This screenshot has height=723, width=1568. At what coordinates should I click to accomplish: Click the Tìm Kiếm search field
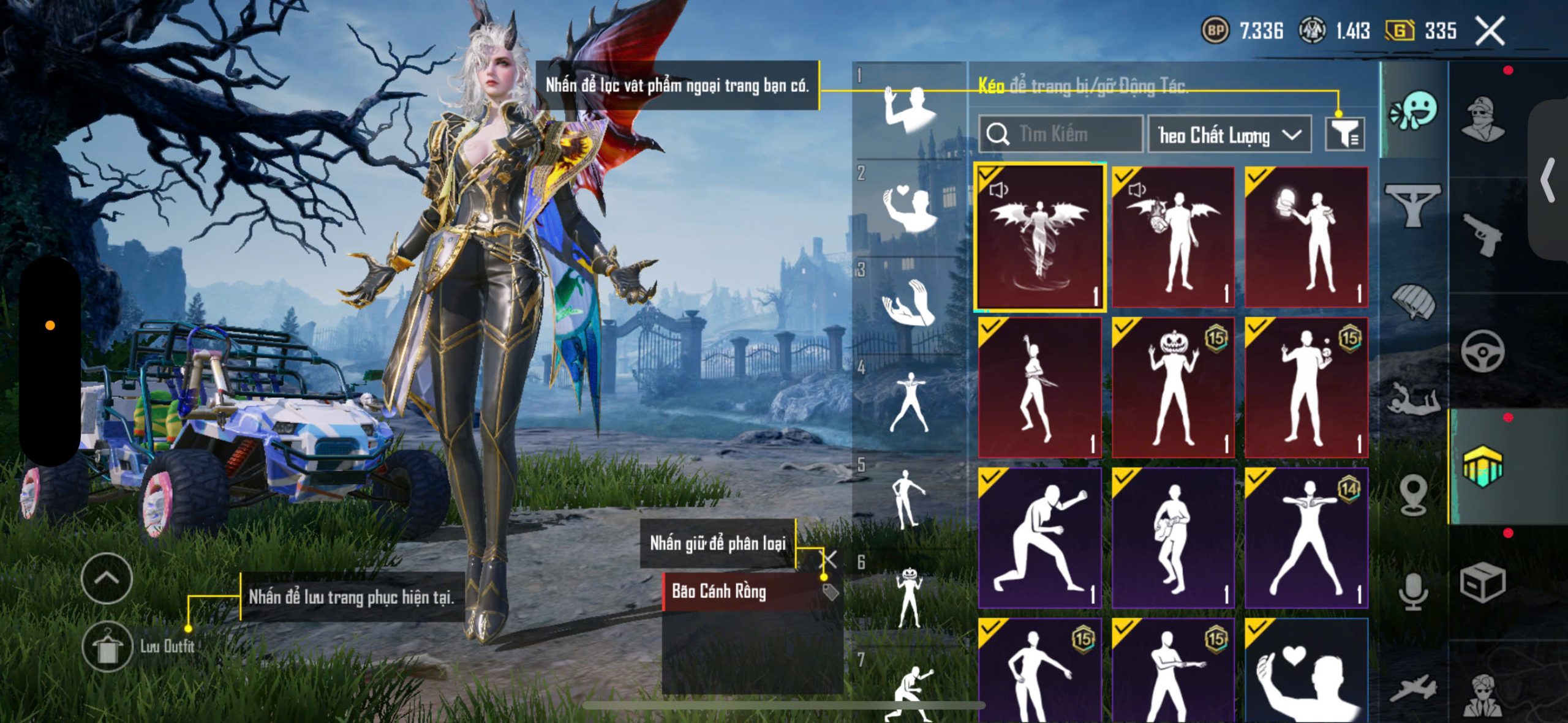[1061, 133]
